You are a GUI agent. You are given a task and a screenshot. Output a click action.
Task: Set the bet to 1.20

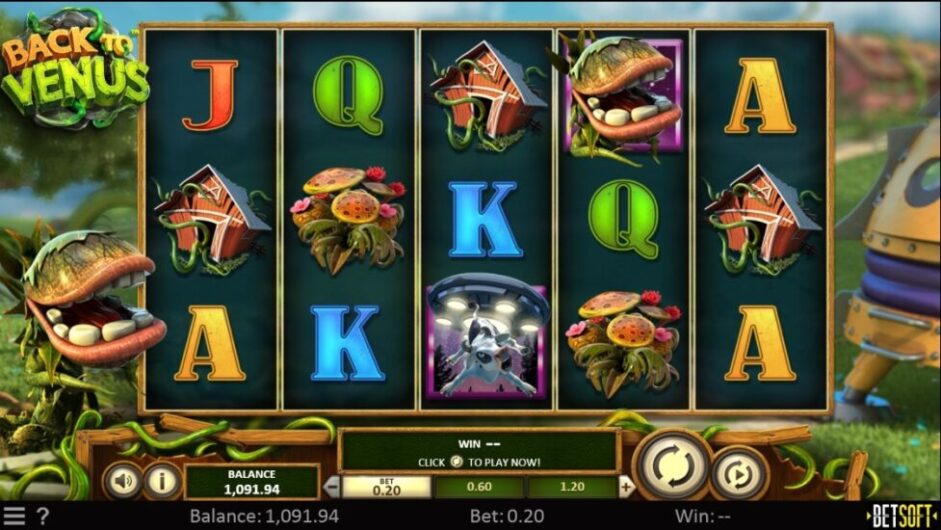click(x=572, y=487)
